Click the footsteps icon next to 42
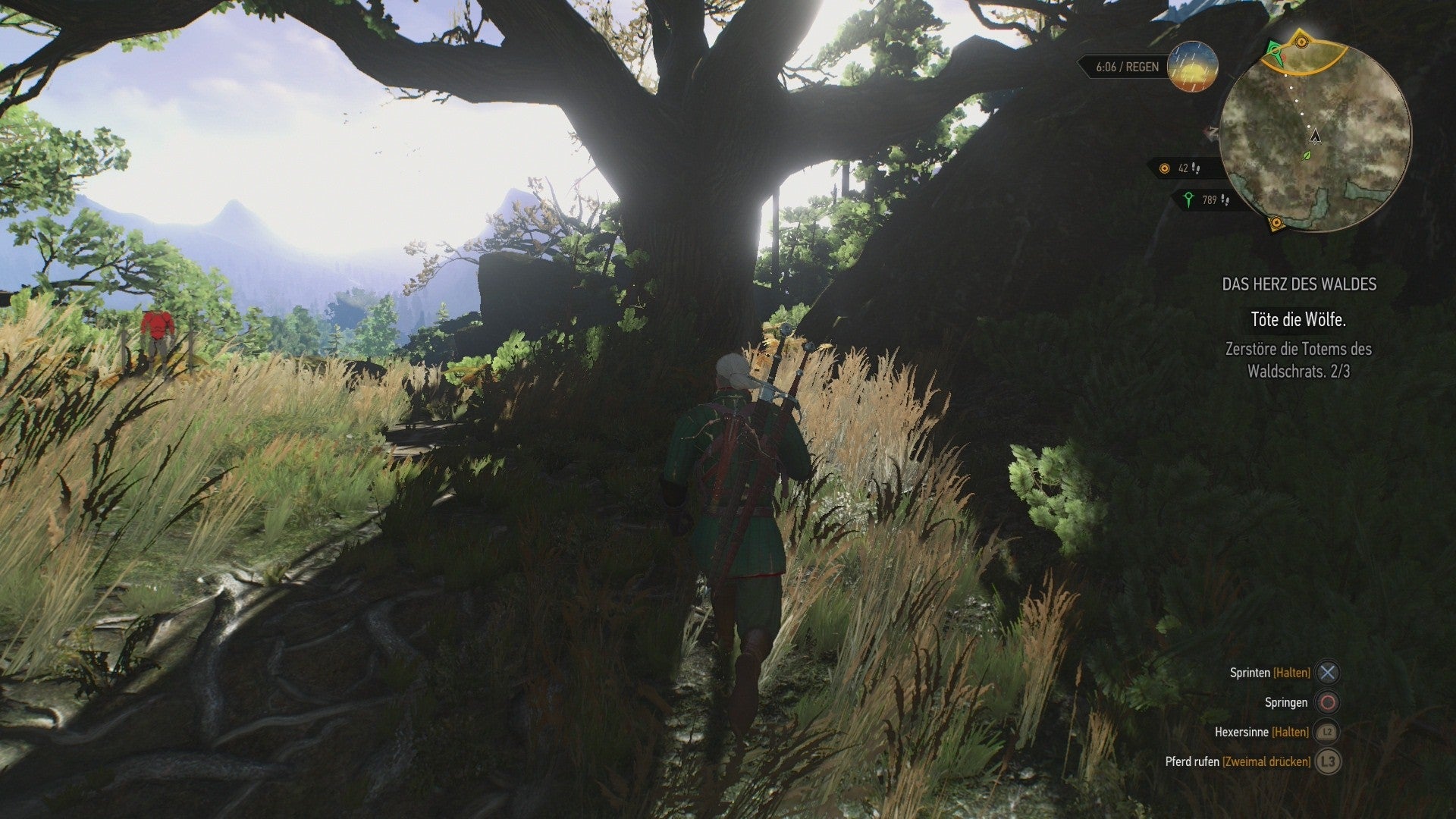This screenshot has width=1456, height=819. pos(1196,169)
